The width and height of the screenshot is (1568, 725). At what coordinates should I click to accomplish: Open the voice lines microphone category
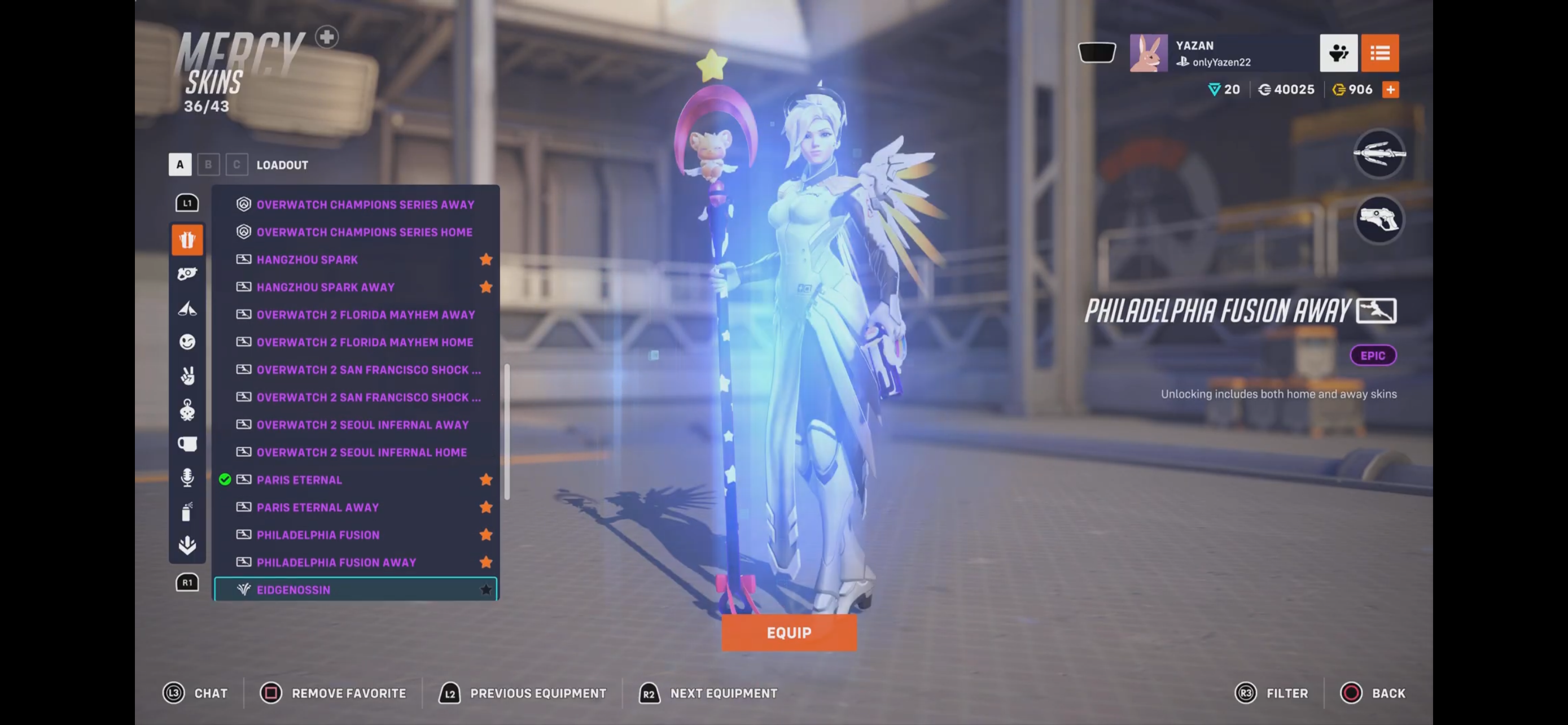[x=187, y=477]
